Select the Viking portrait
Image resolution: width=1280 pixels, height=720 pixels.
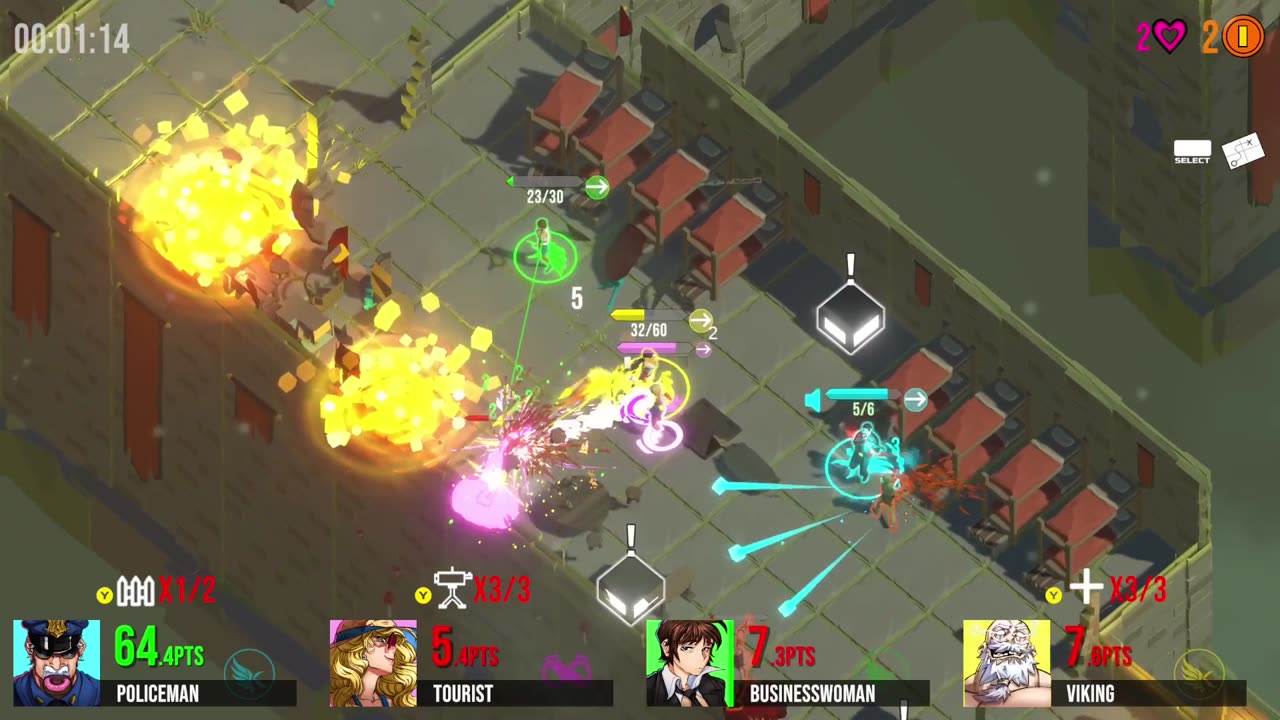pyautogui.click(x=1006, y=663)
